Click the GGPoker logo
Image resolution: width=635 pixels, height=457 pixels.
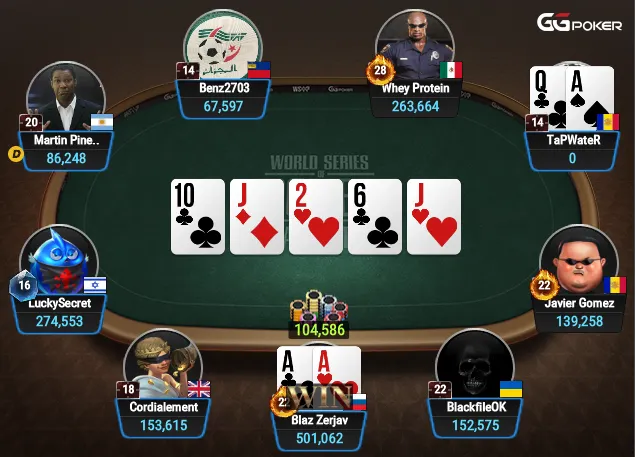(580, 22)
